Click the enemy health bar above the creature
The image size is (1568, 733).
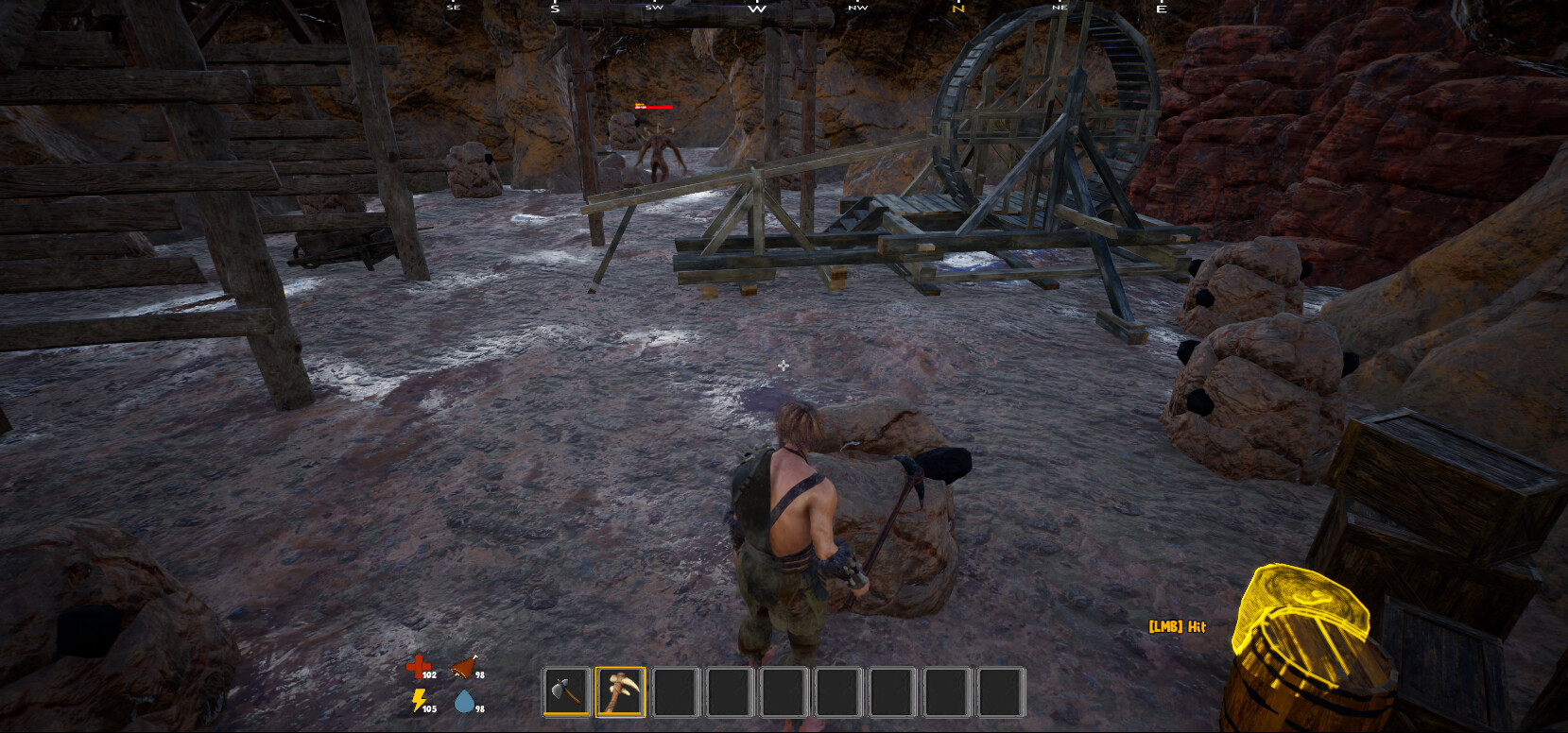pos(656,107)
